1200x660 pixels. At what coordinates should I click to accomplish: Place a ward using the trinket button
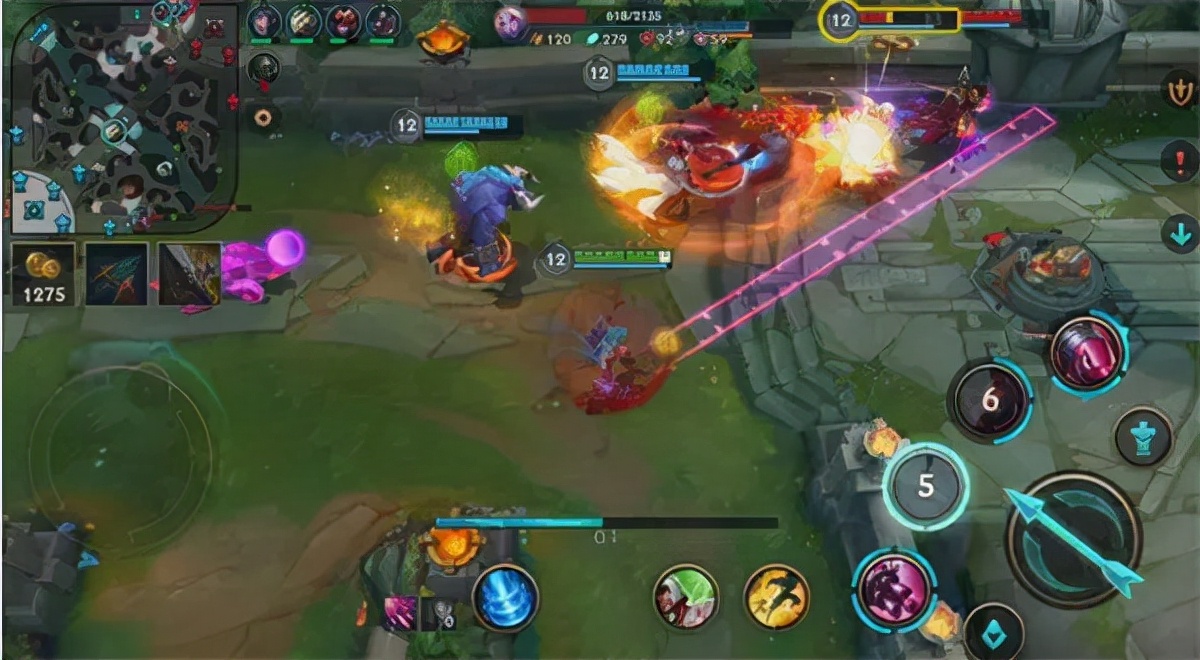click(993, 632)
